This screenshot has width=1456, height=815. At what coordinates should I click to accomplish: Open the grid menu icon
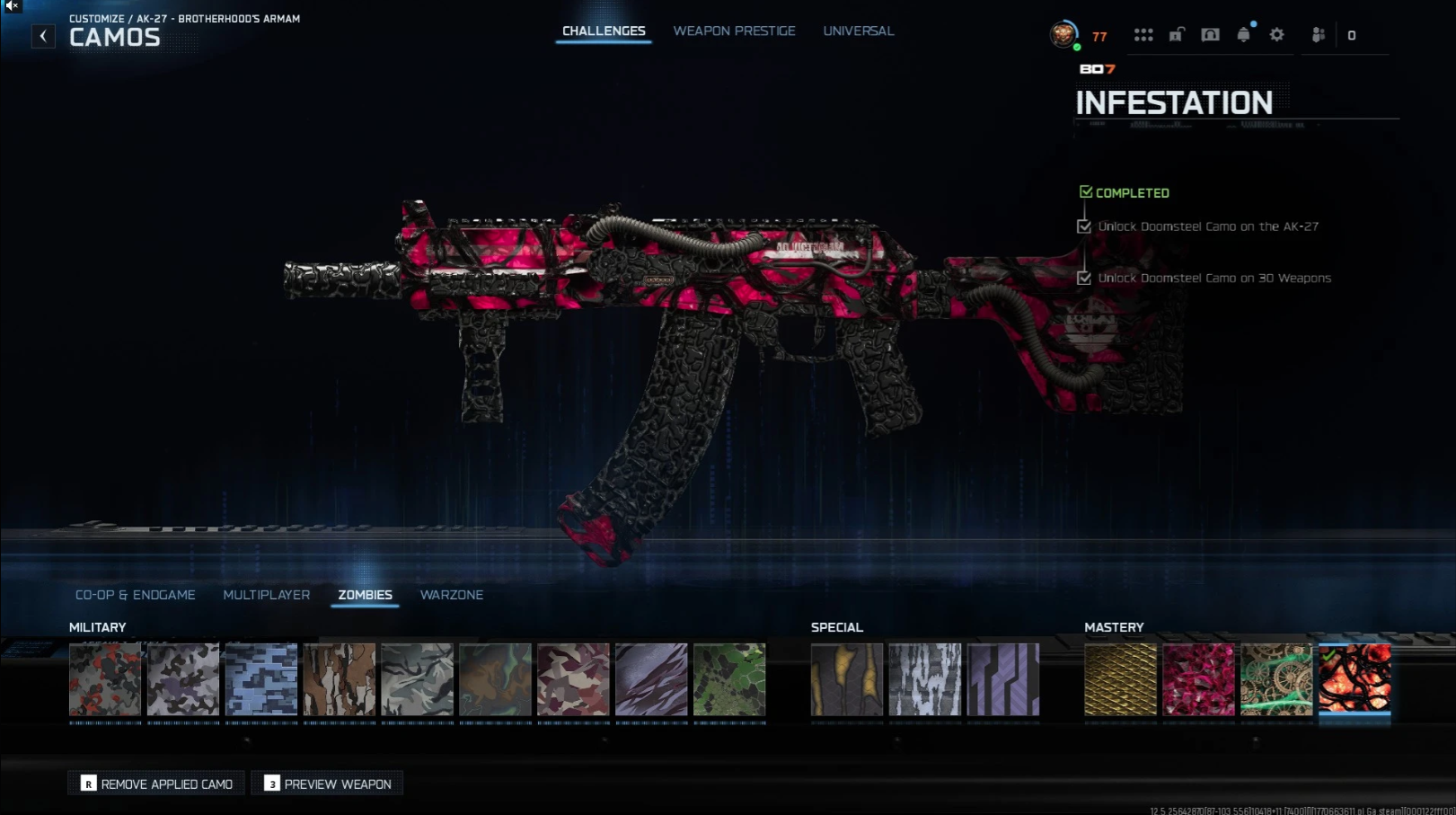[x=1143, y=35]
